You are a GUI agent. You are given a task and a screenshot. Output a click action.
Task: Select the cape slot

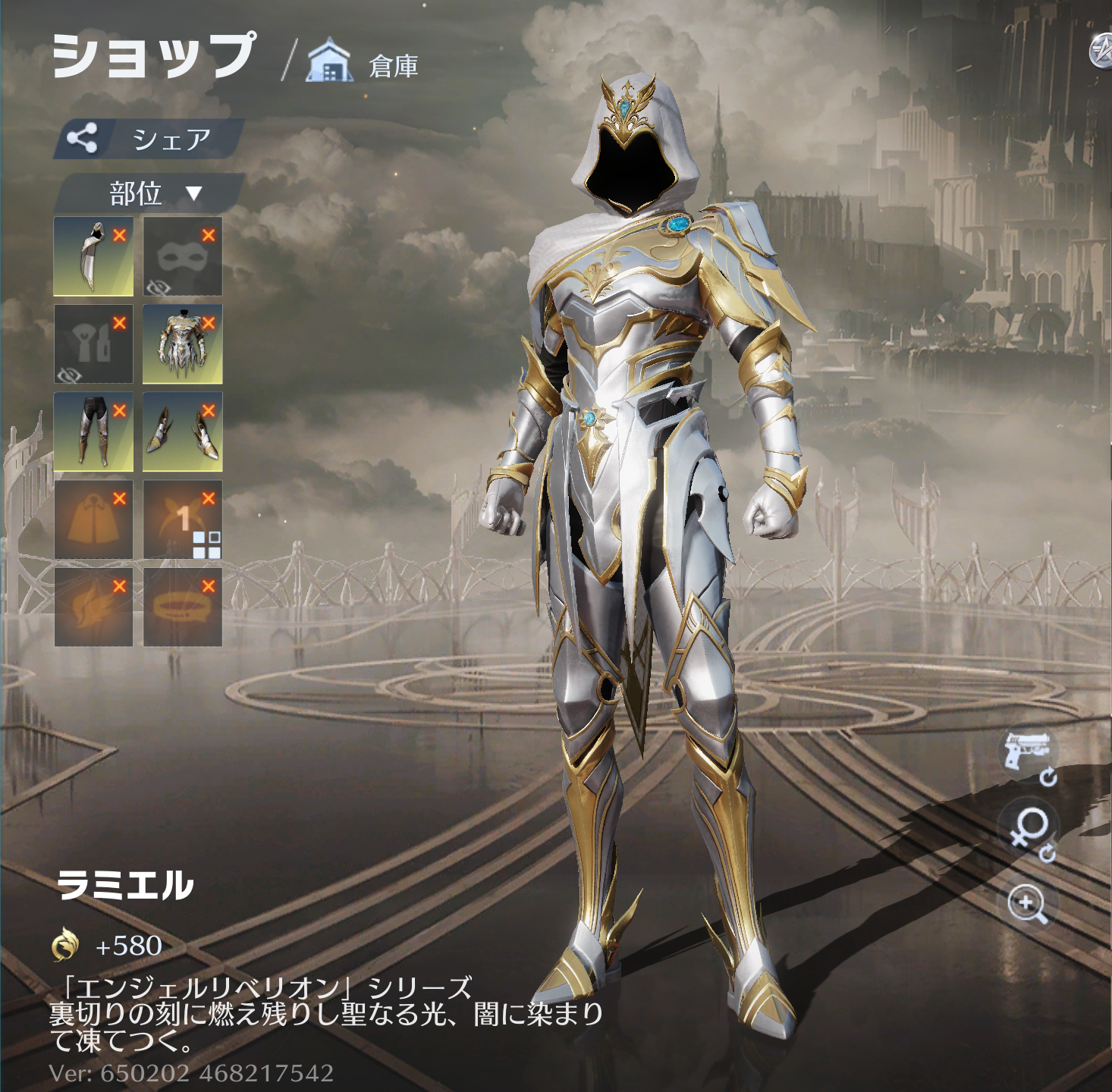pos(93,519)
